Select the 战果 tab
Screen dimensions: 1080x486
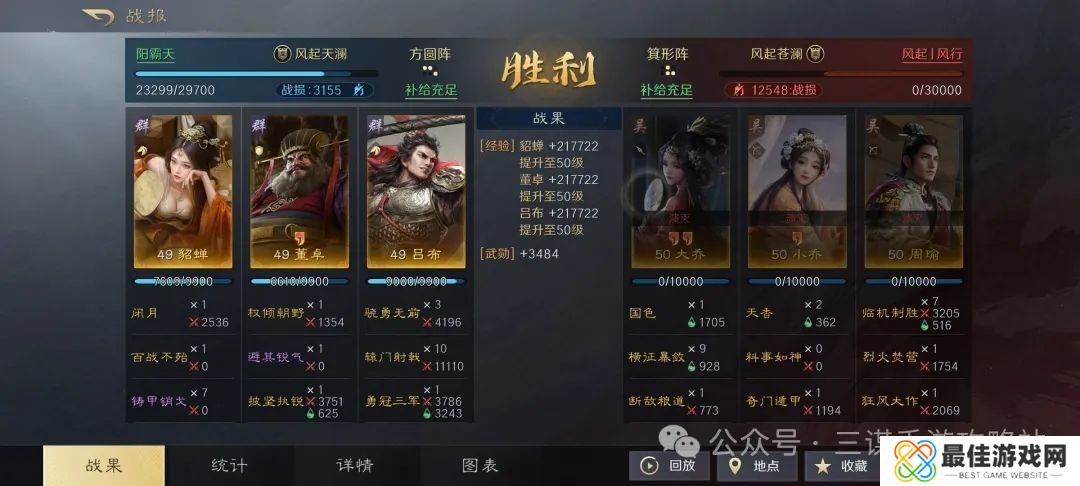104,465
